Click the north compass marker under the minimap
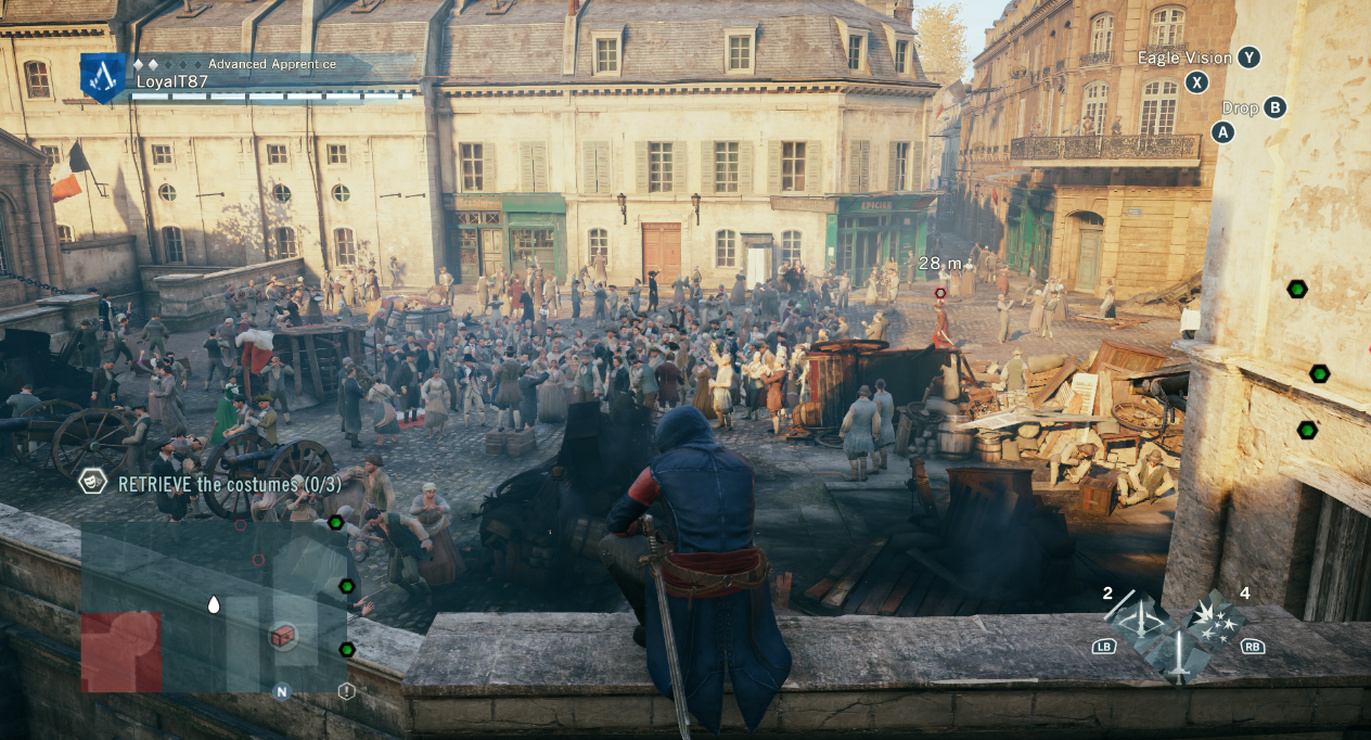Screen dimensions: 1371x740 pyautogui.click(x=281, y=692)
